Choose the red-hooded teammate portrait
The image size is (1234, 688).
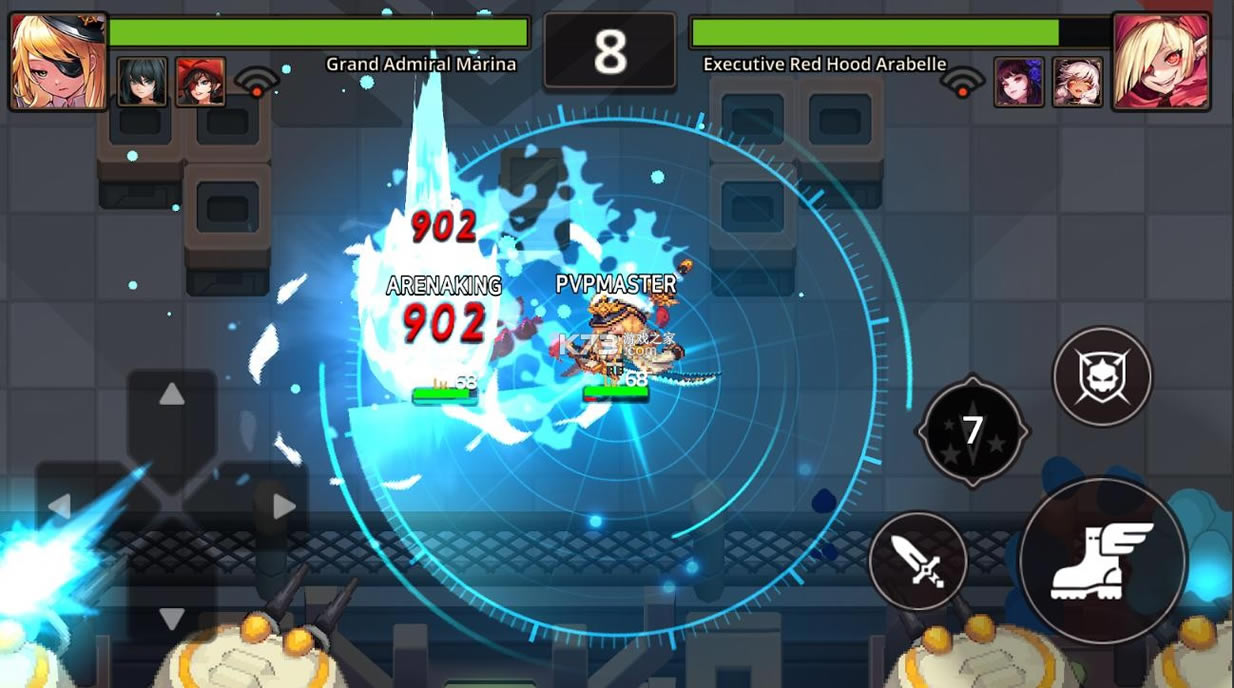200,82
